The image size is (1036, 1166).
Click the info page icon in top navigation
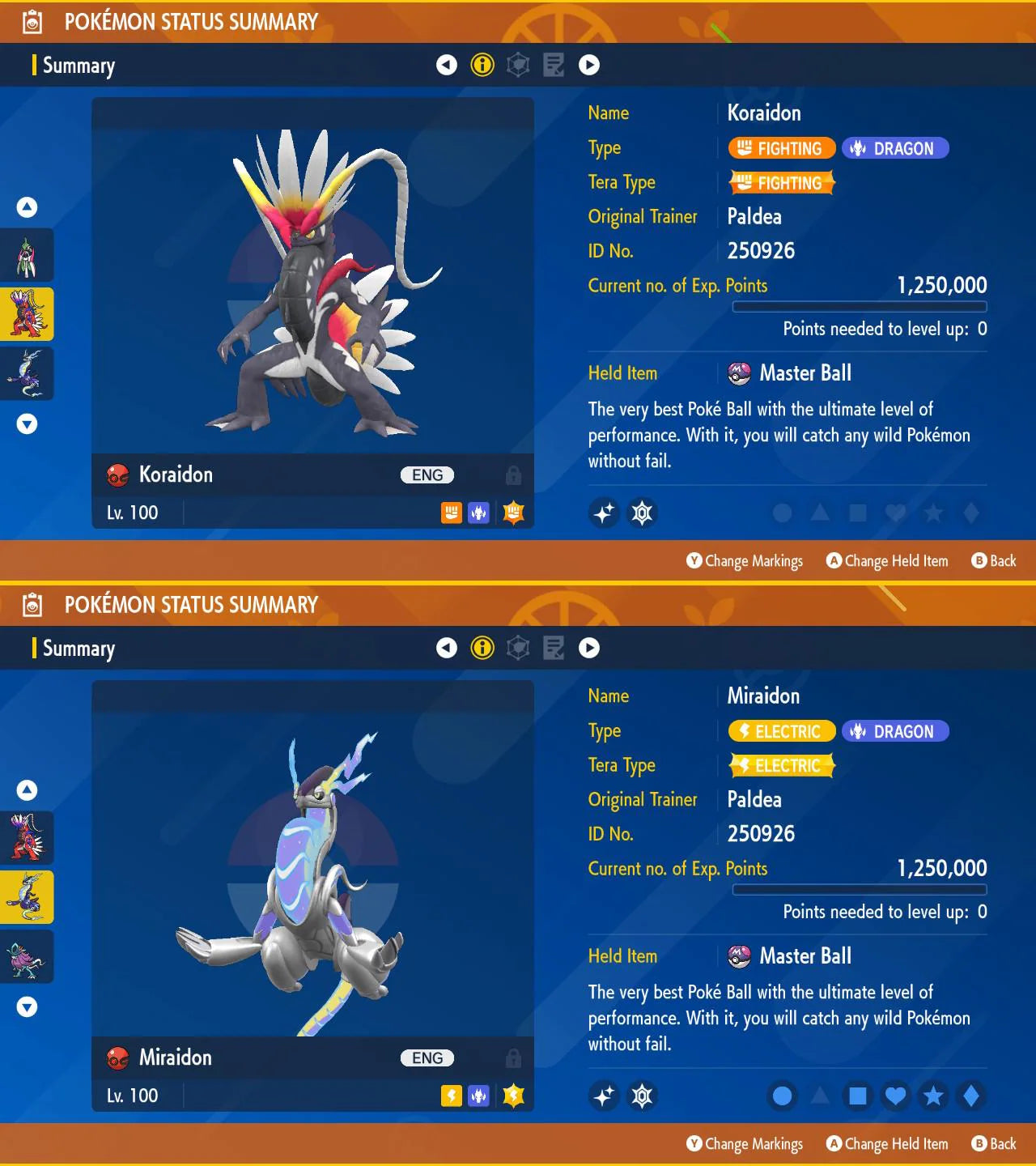point(482,65)
